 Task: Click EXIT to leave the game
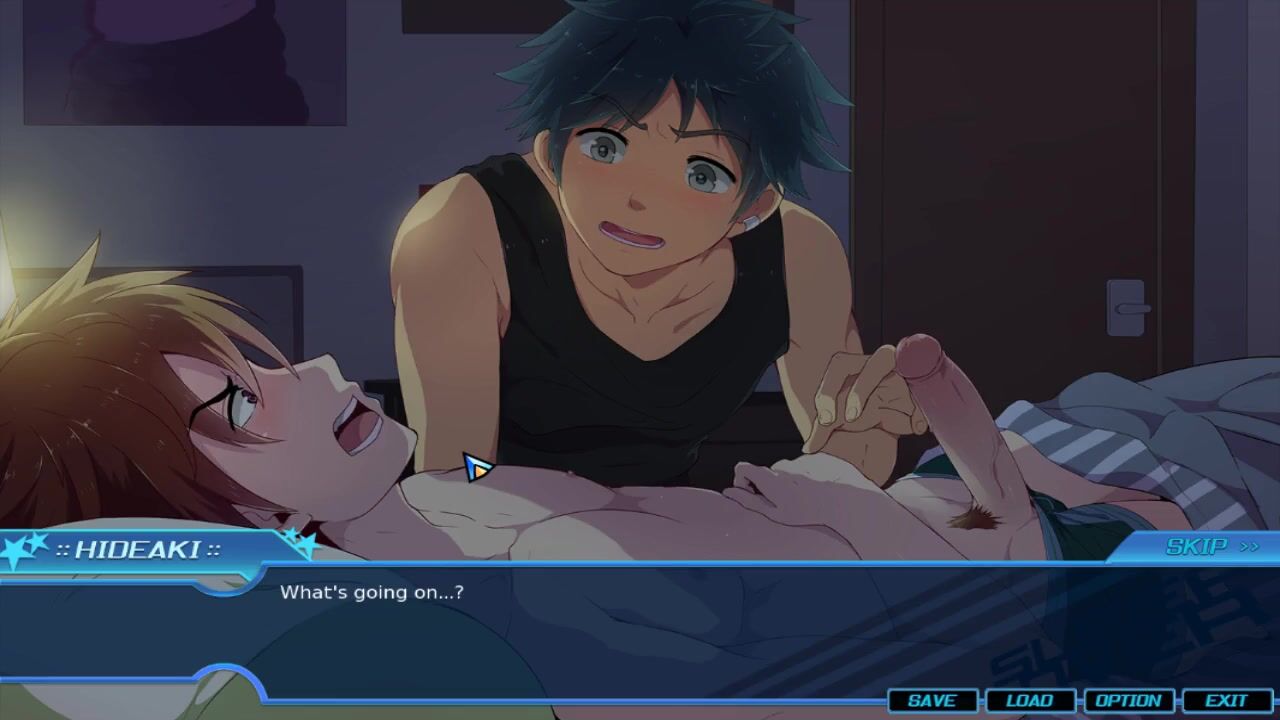click(1226, 701)
